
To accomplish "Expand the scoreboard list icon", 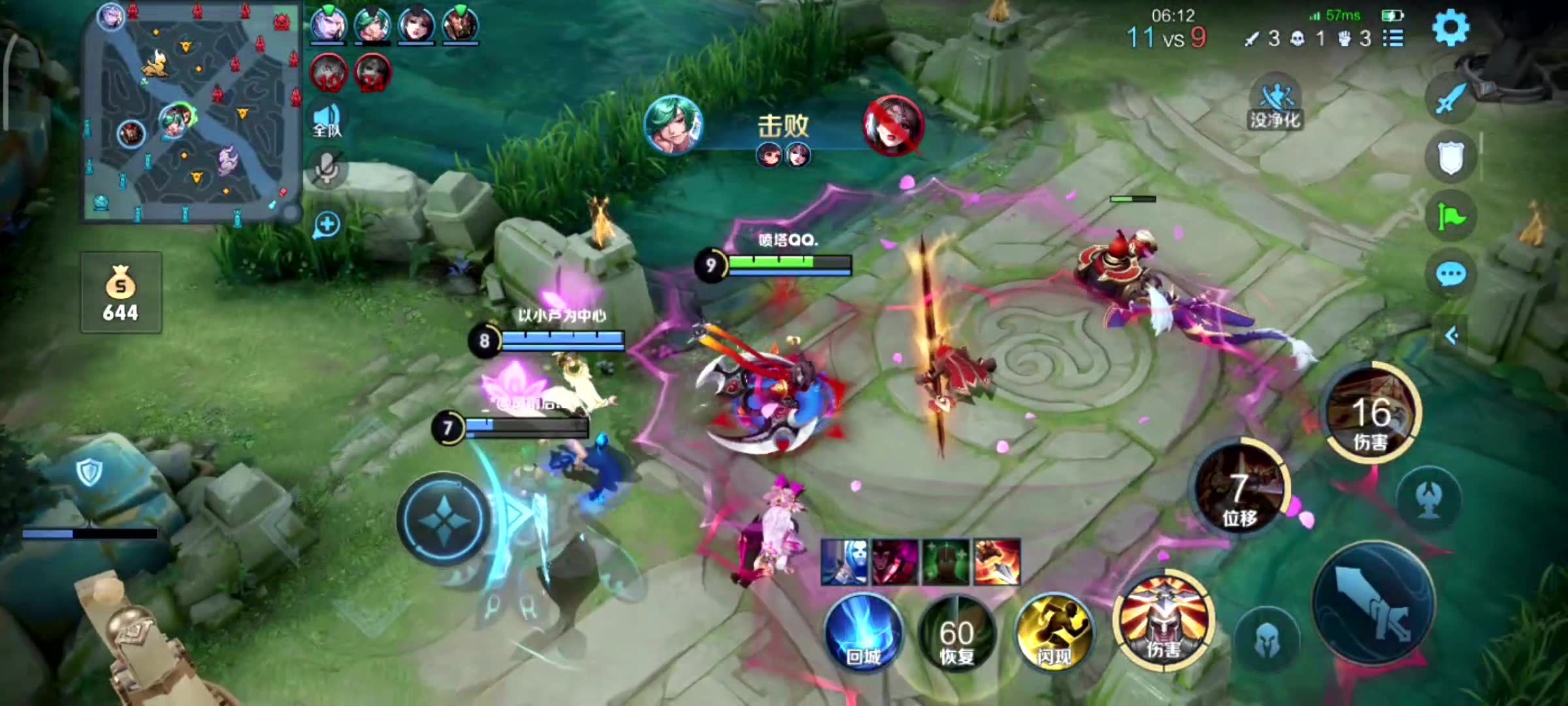I will 1394,39.
